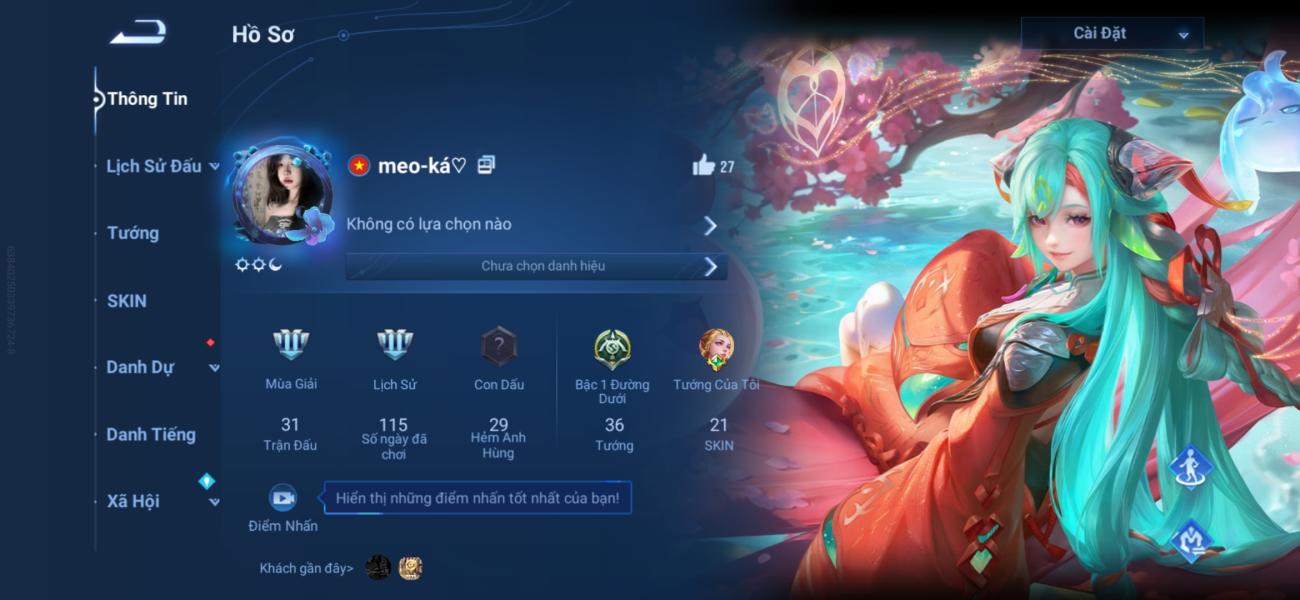The height and width of the screenshot is (600, 1300).
Task: Open the Điểm Nhấn highlights video
Action: click(x=283, y=497)
